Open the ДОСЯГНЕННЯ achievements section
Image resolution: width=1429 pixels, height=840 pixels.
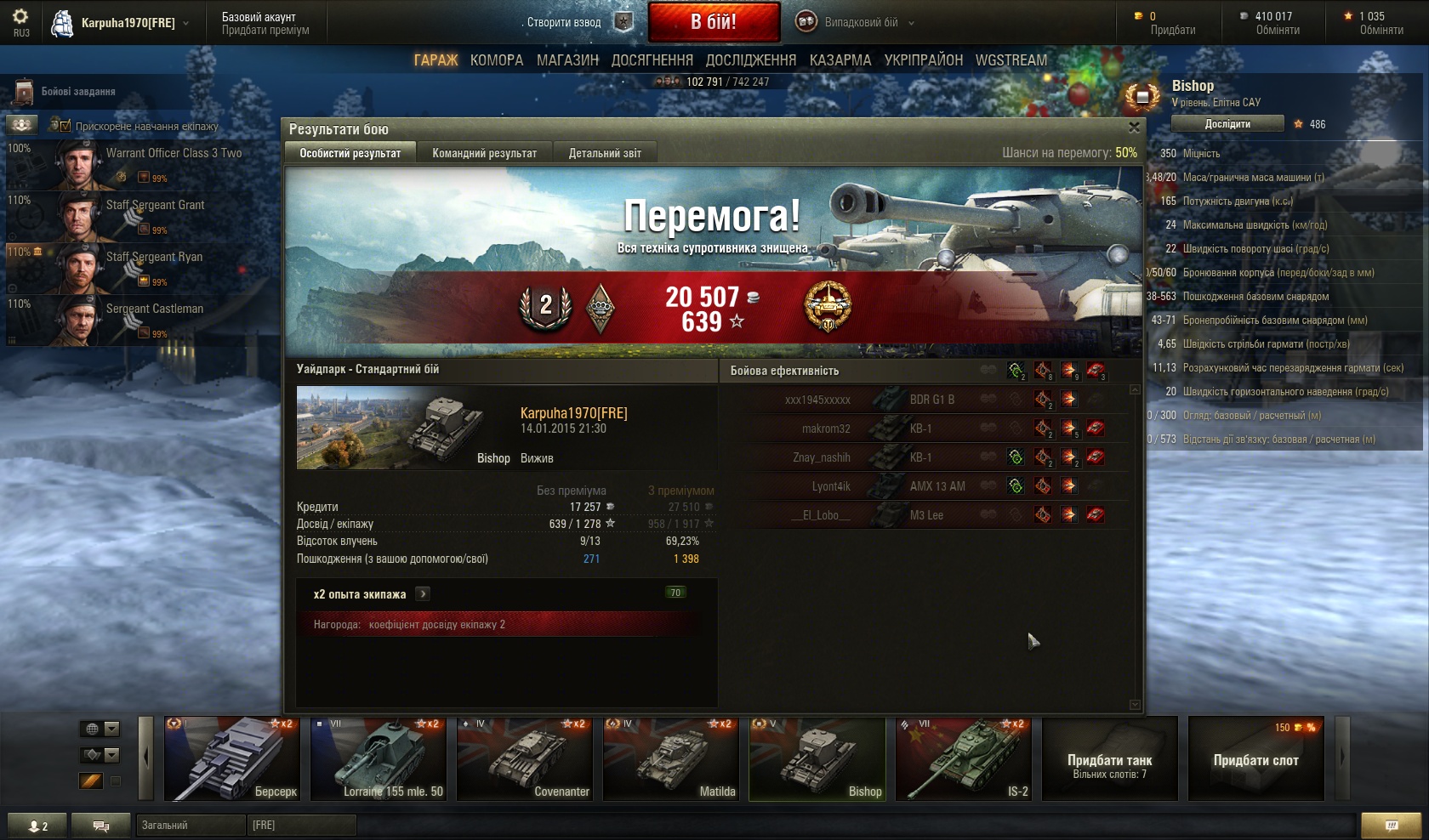point(652,60)
